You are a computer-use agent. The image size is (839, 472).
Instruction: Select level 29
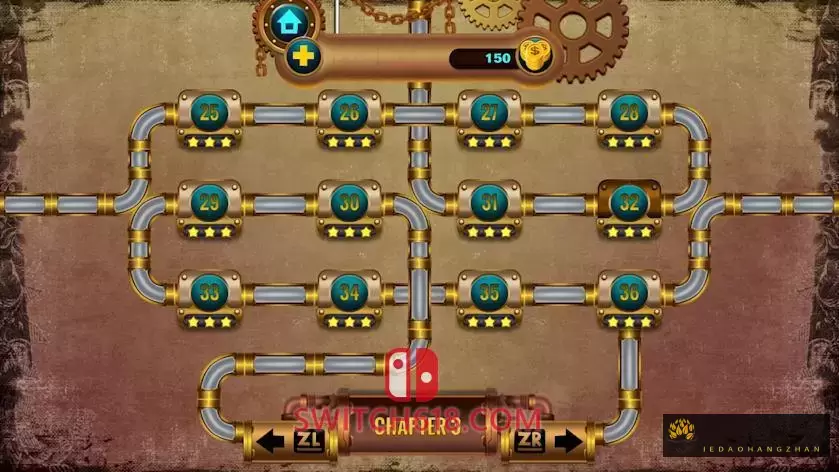coord(209,203)
